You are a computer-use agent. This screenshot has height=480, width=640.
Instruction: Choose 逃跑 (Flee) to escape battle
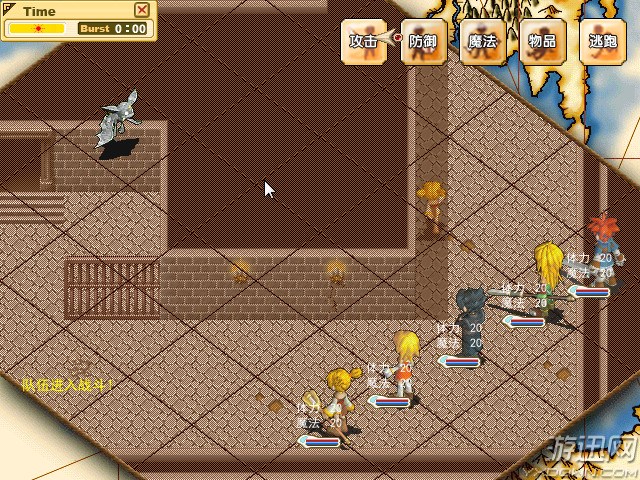[602, 42]
